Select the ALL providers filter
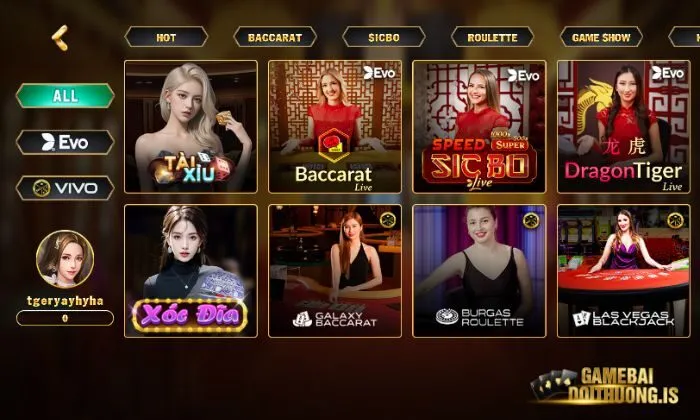700x420 pixels. tap(65, 96)
